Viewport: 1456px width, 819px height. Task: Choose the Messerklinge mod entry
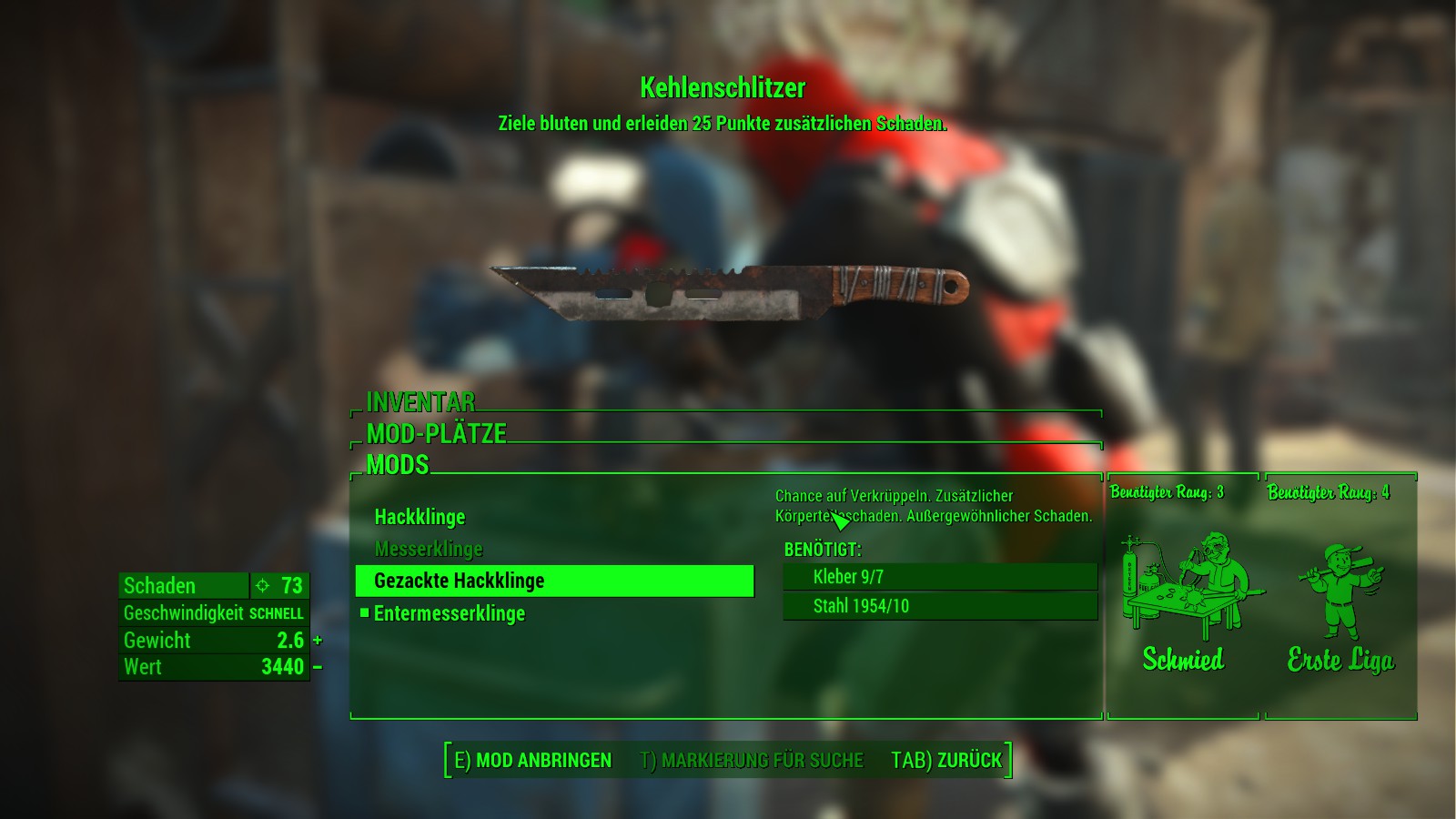click(x=429, y=549)
